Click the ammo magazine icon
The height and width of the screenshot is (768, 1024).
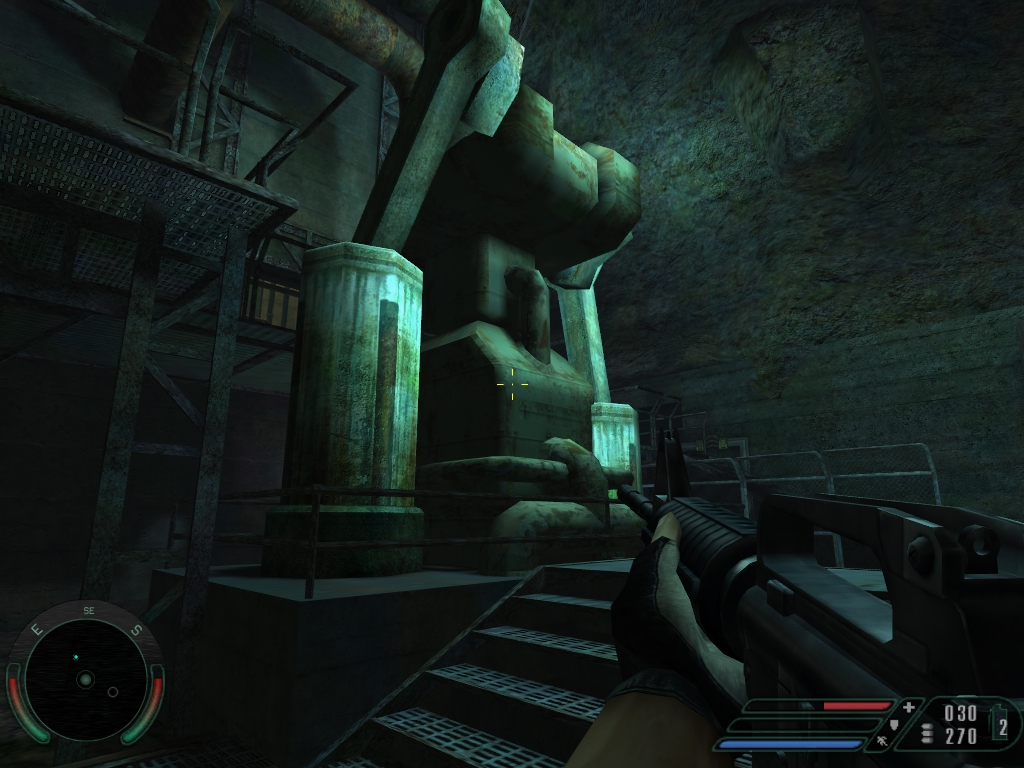click(x=927, y=734)
